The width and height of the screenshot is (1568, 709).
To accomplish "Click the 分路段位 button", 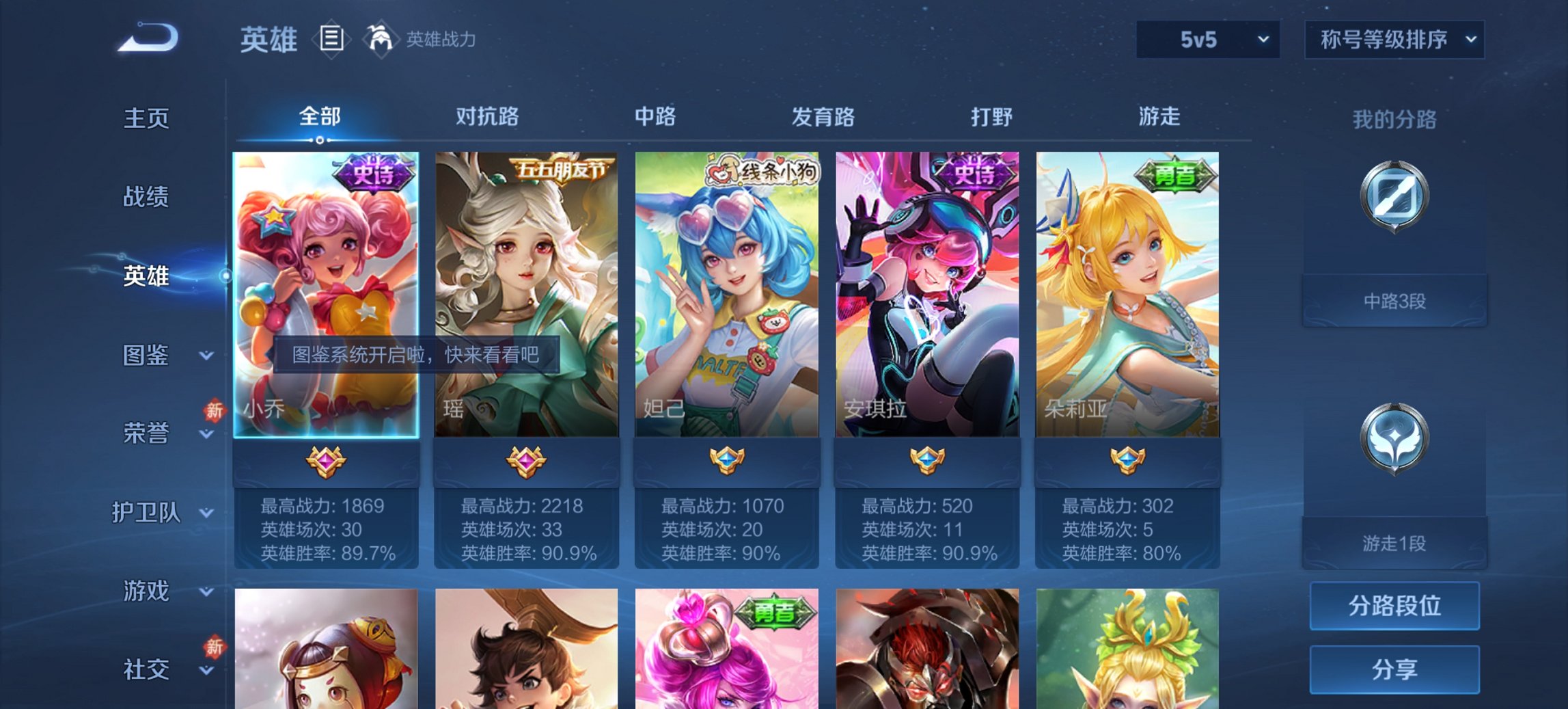I will coord(1394,606).
